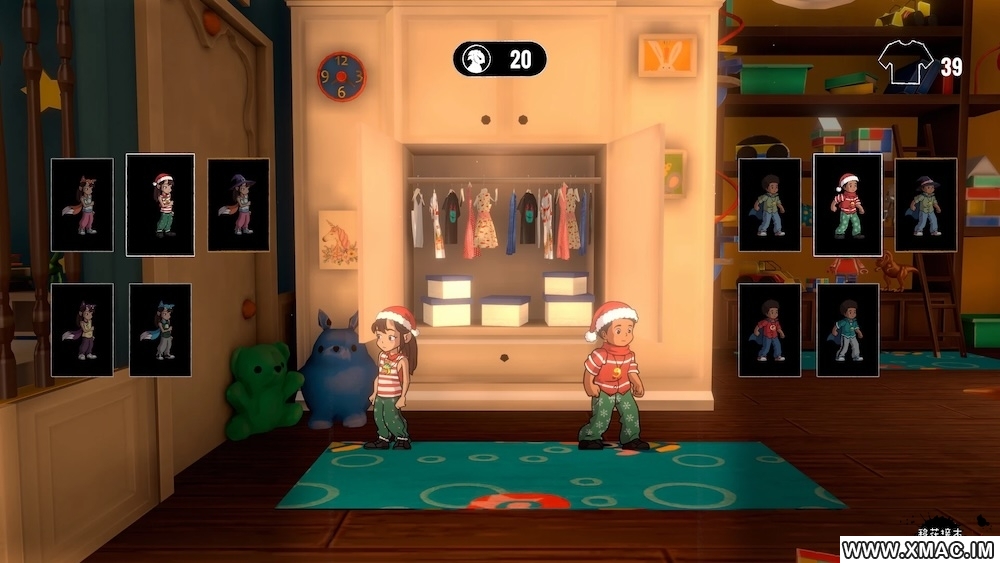Select the girl's purple pants fox outfit

(x=82, y=330)
